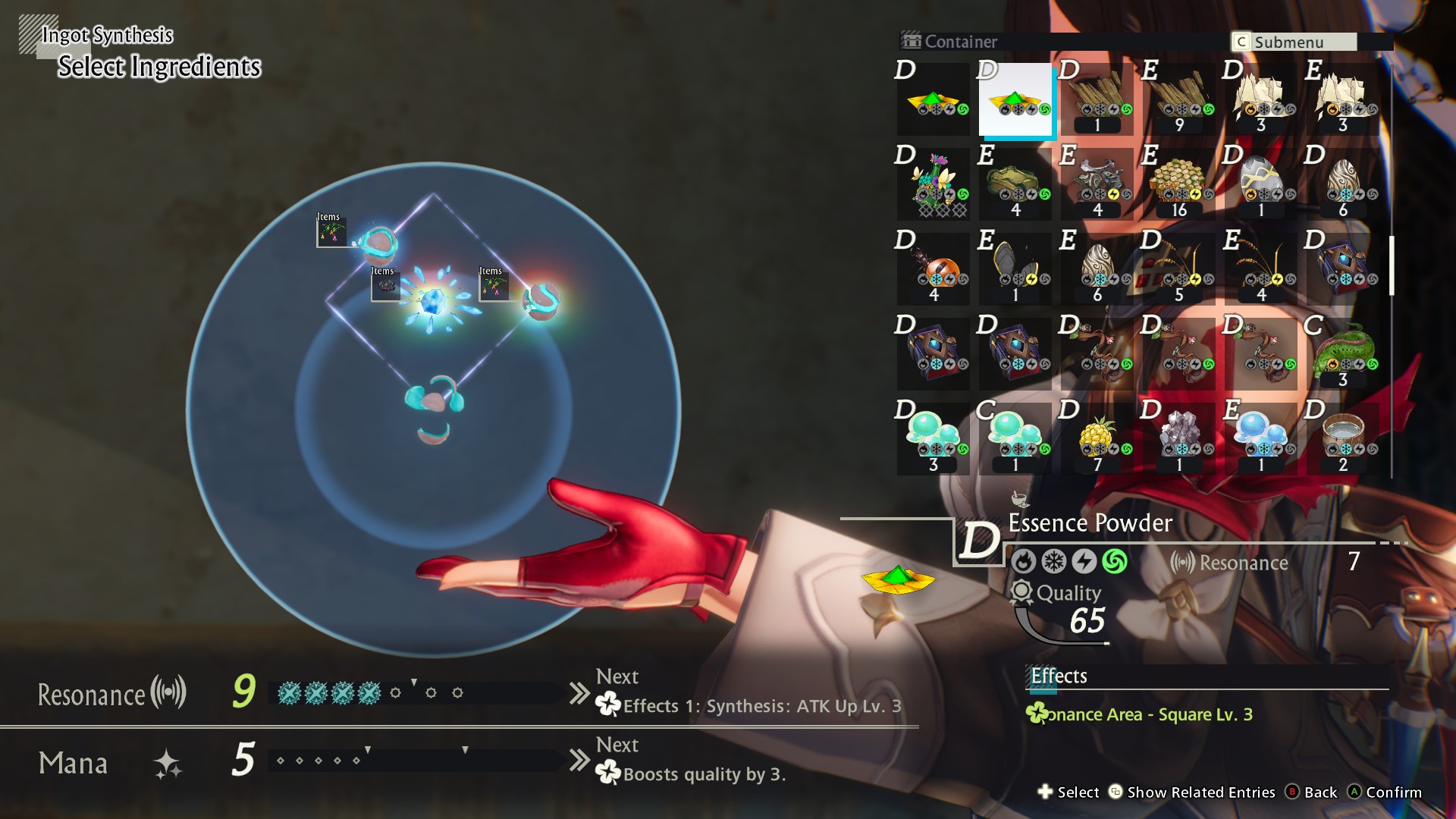Click the bottom synthesis slot in the circle
The width and height of the screenshot is (1456, 819).
(x=434, y=397)
